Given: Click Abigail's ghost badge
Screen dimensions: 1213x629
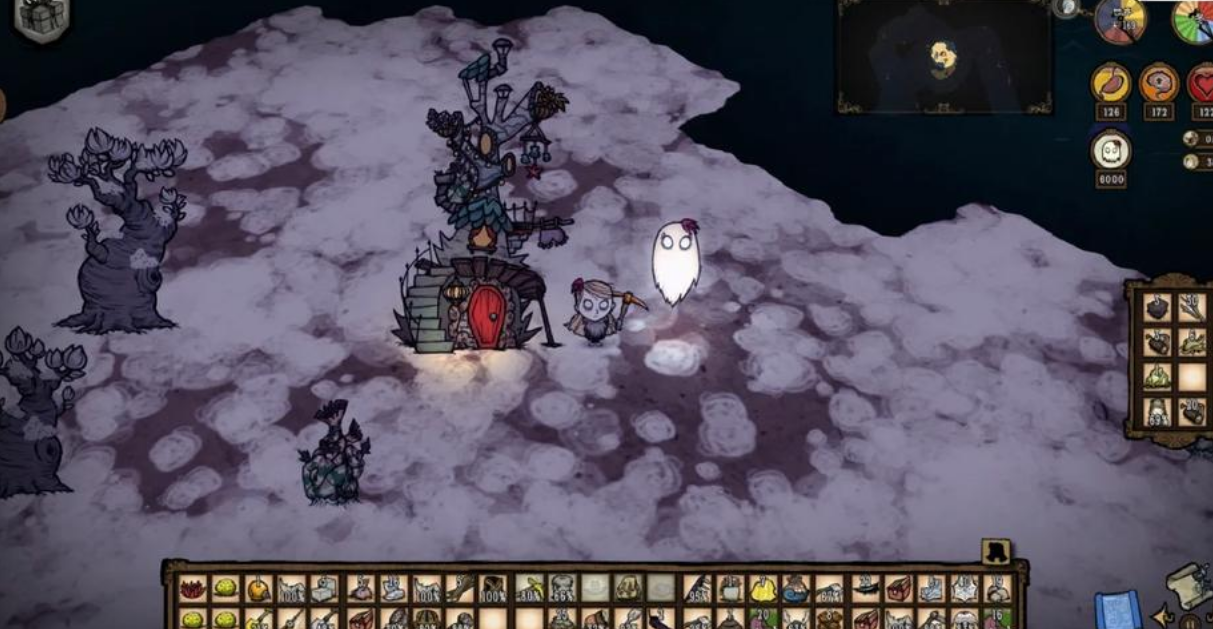Looking at the screenshot, I should pyautogui.click(x=1110, y=151).
